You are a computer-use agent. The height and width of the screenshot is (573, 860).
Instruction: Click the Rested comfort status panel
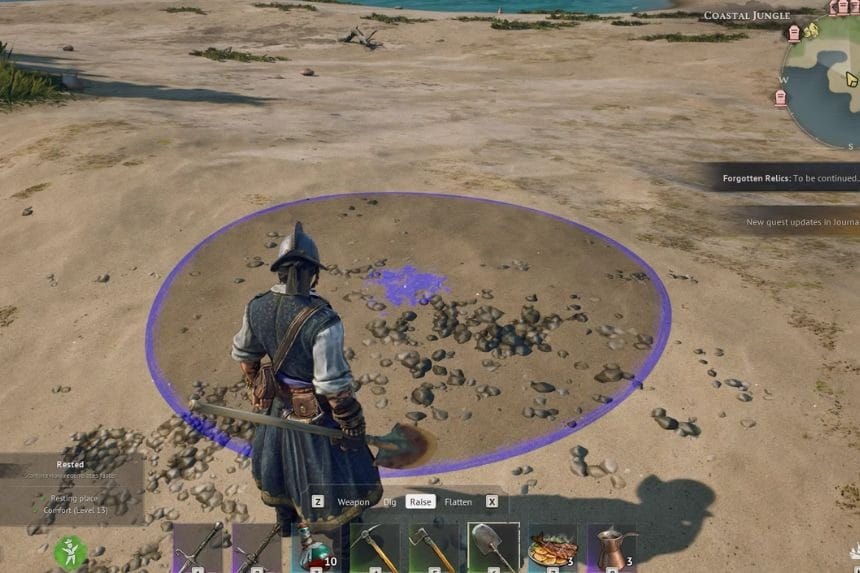[72, 489]
